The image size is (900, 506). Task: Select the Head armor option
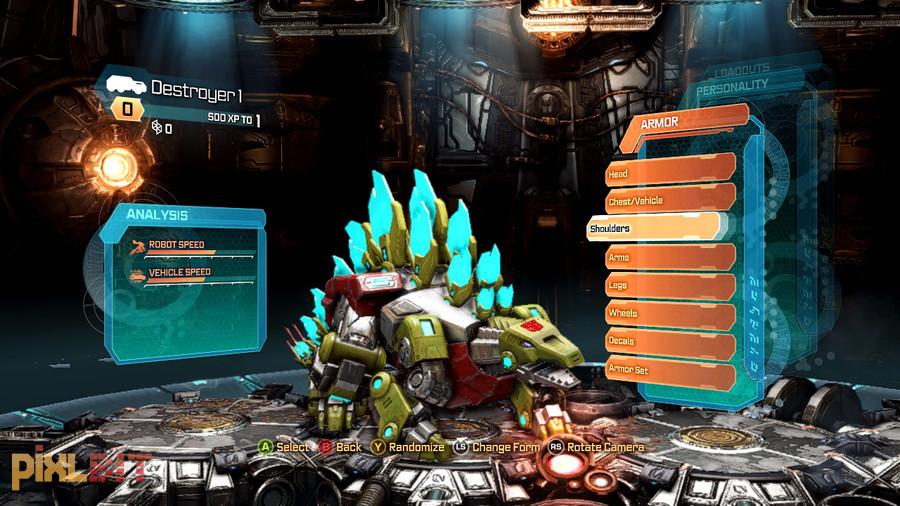pyautogui.click(x=670, y=172)
